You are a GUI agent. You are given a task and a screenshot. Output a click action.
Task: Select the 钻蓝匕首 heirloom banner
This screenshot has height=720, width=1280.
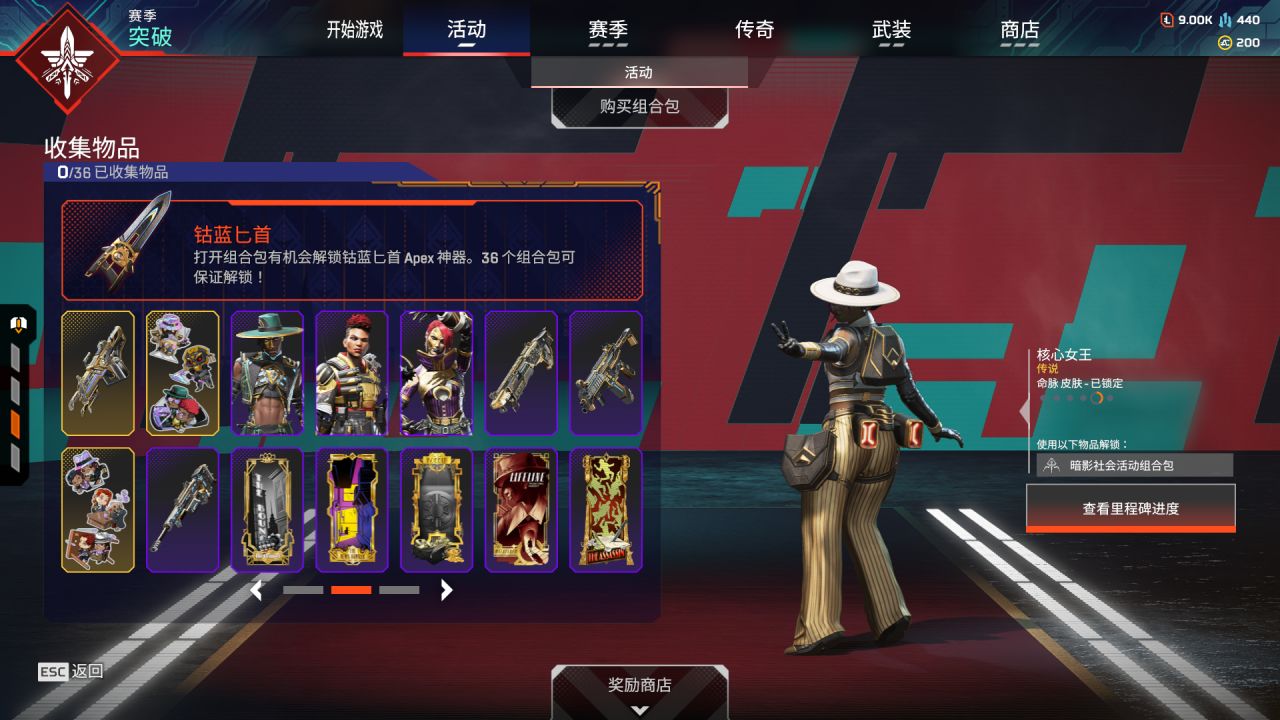[x=352, y=250]
